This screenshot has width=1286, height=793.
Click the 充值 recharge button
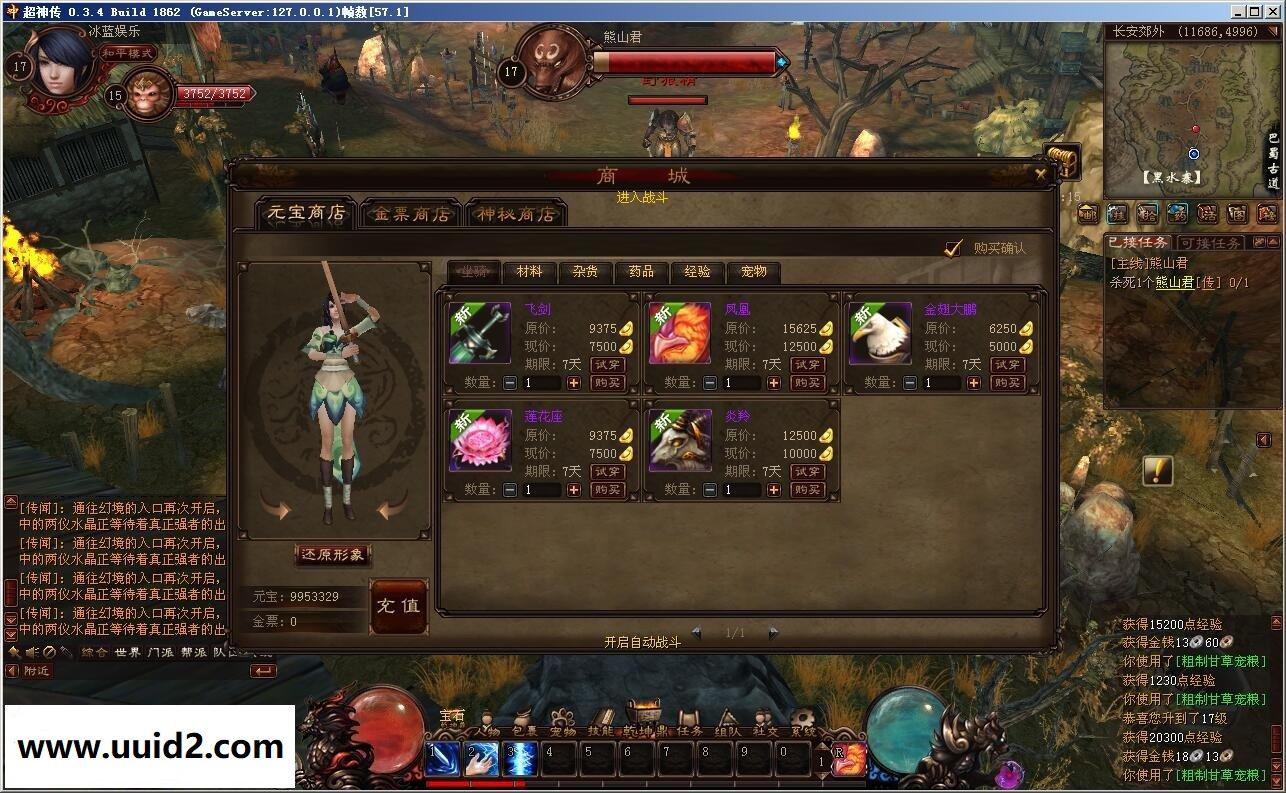point(399,606)
